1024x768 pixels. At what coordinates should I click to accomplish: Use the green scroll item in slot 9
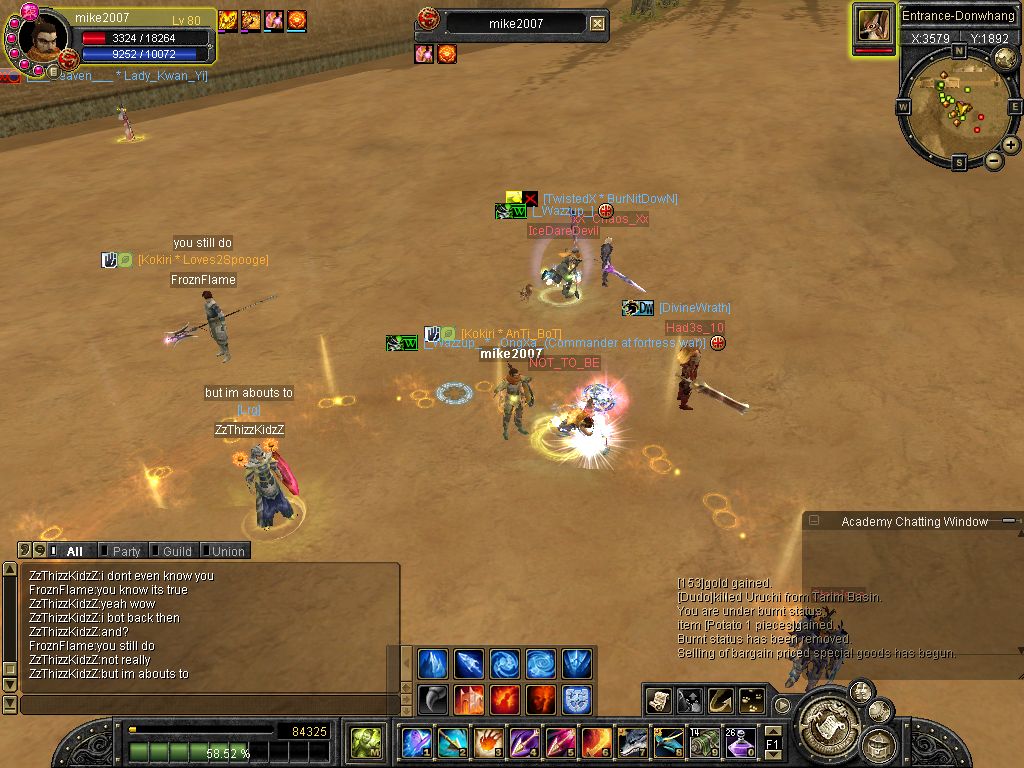point(704,743)
